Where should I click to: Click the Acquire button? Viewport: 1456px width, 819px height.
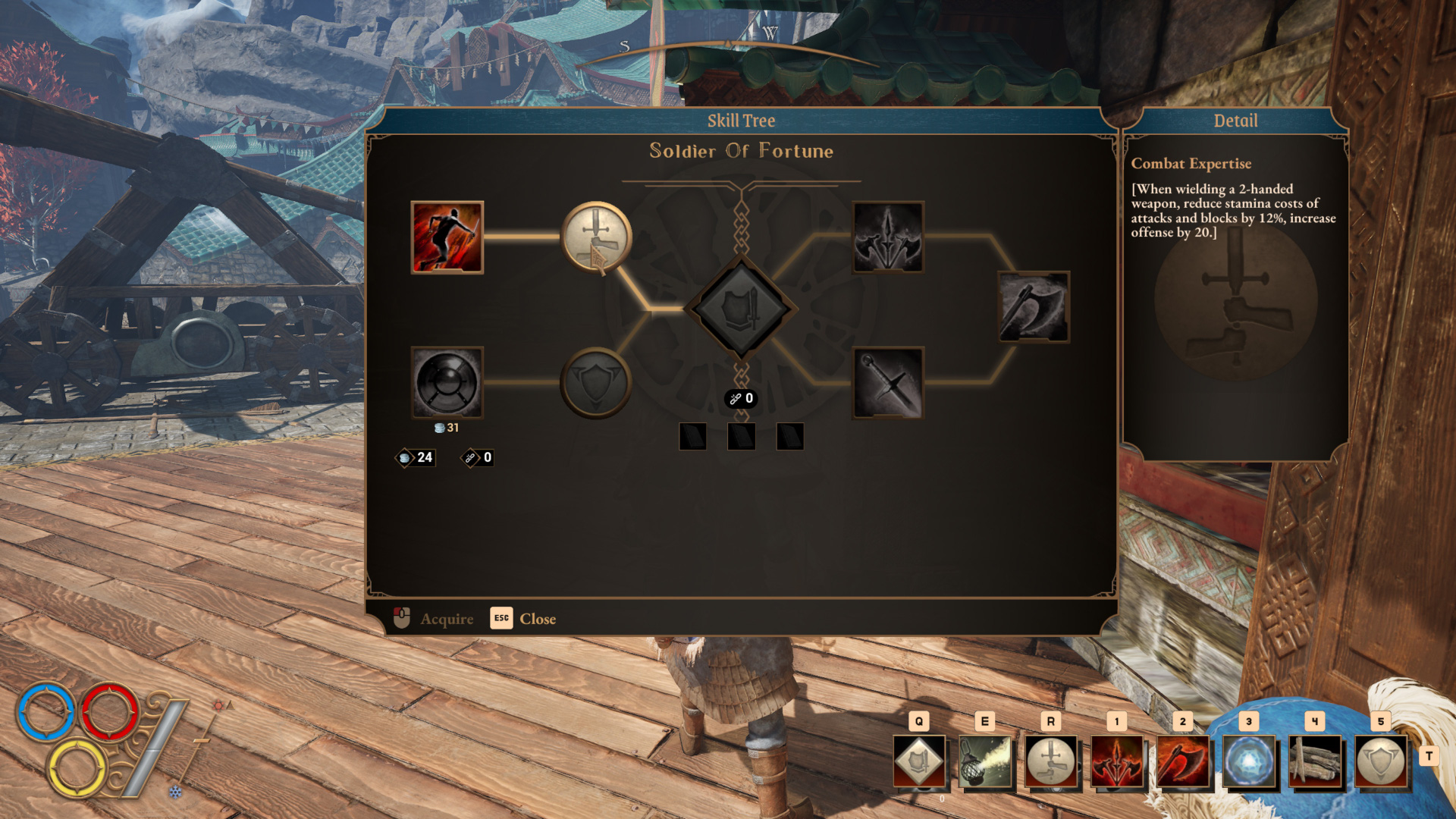[434, 619]
